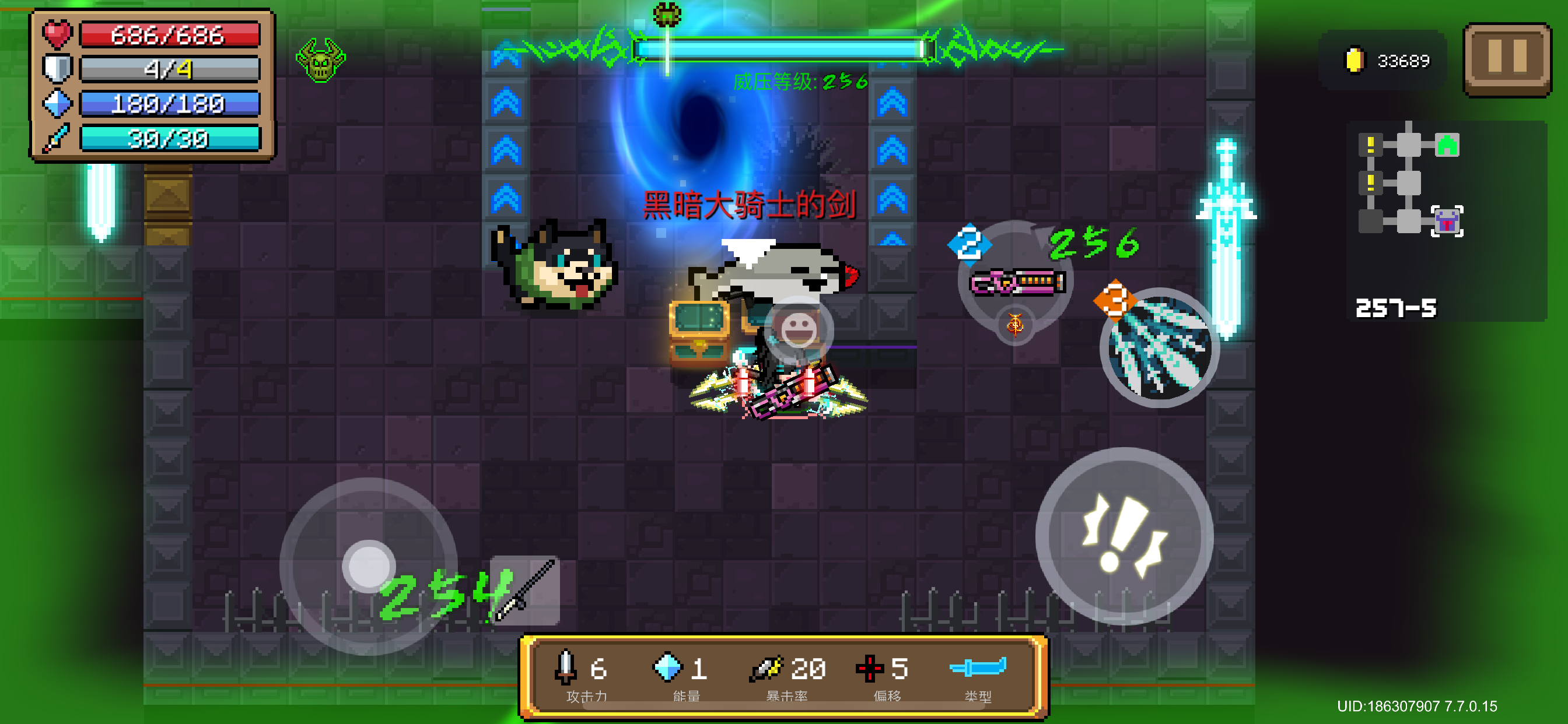Image resolution: width=1568 pixels, height=724 pixels.
Task: Tap the crit rate knife icon labeled 暴击率
Action: click(766, 668)
